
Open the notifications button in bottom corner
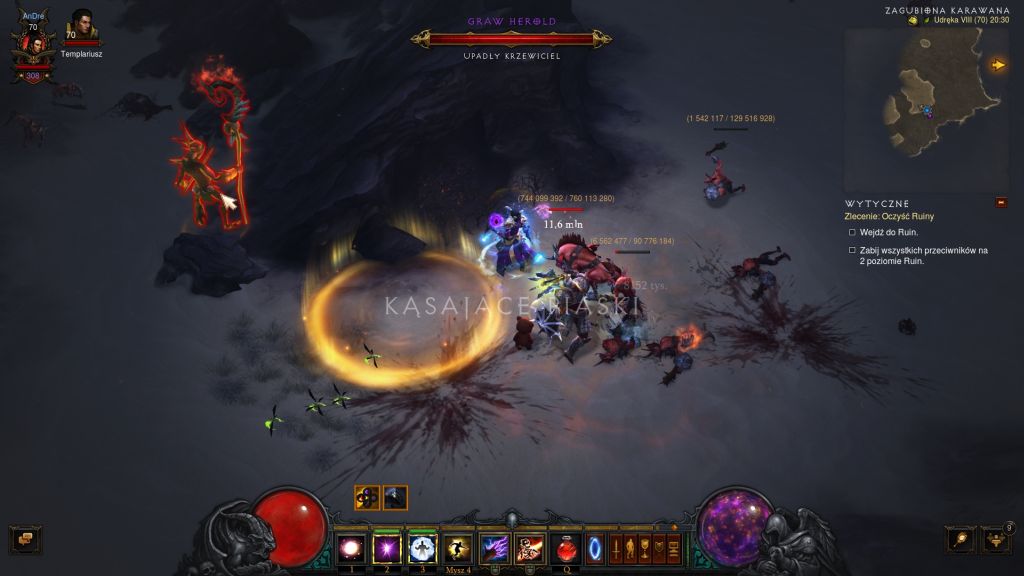point(997,540)
